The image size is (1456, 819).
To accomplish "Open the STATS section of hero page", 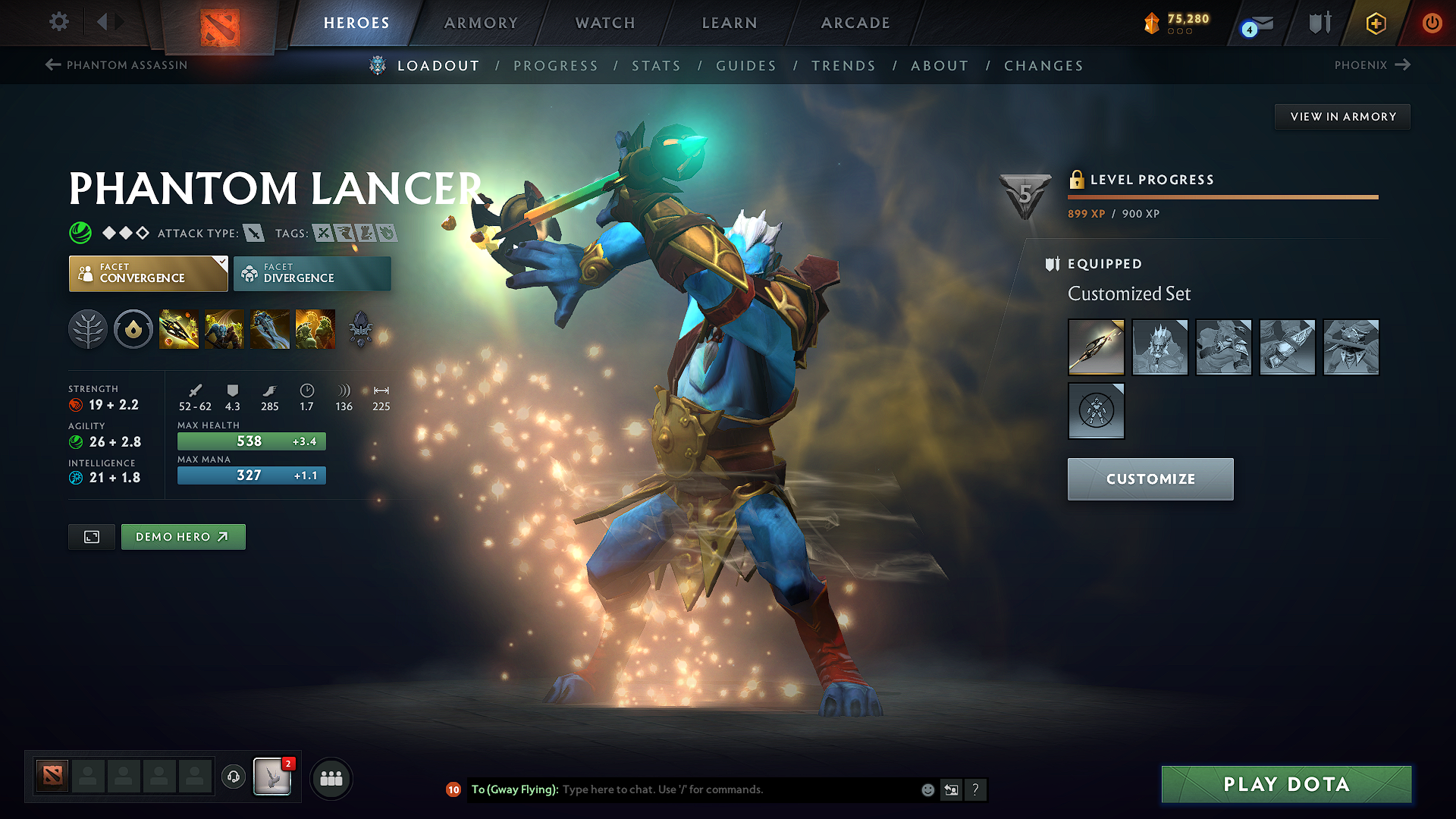I will point(656,65).
